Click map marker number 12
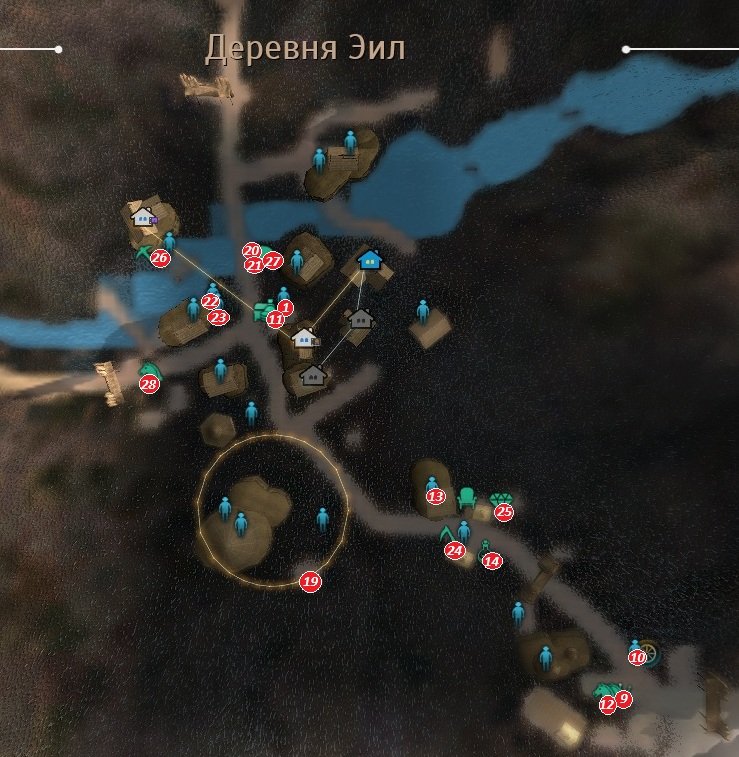 pos(607,704)
